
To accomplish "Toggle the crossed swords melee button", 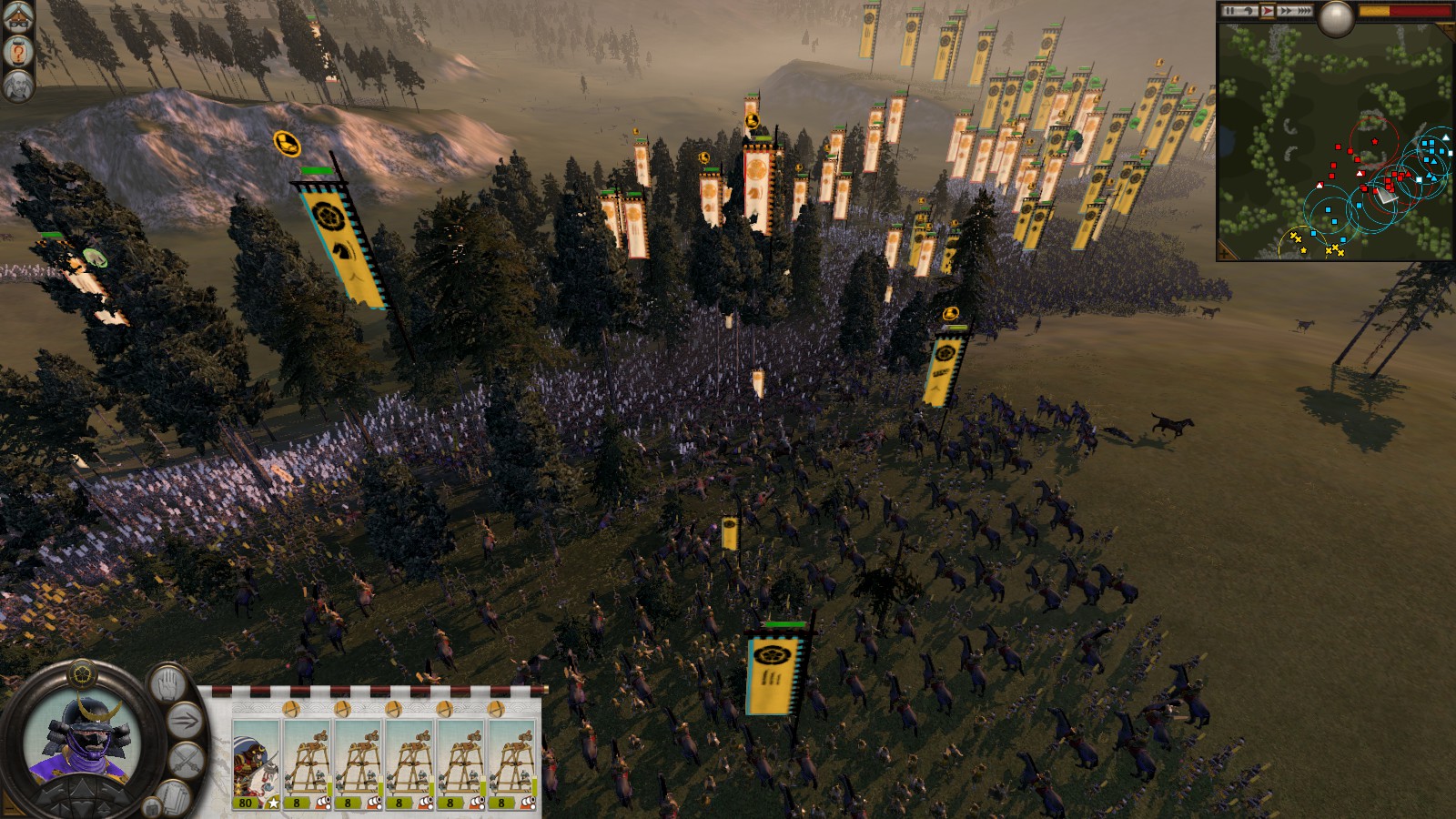I will click(x=187, y=761).
